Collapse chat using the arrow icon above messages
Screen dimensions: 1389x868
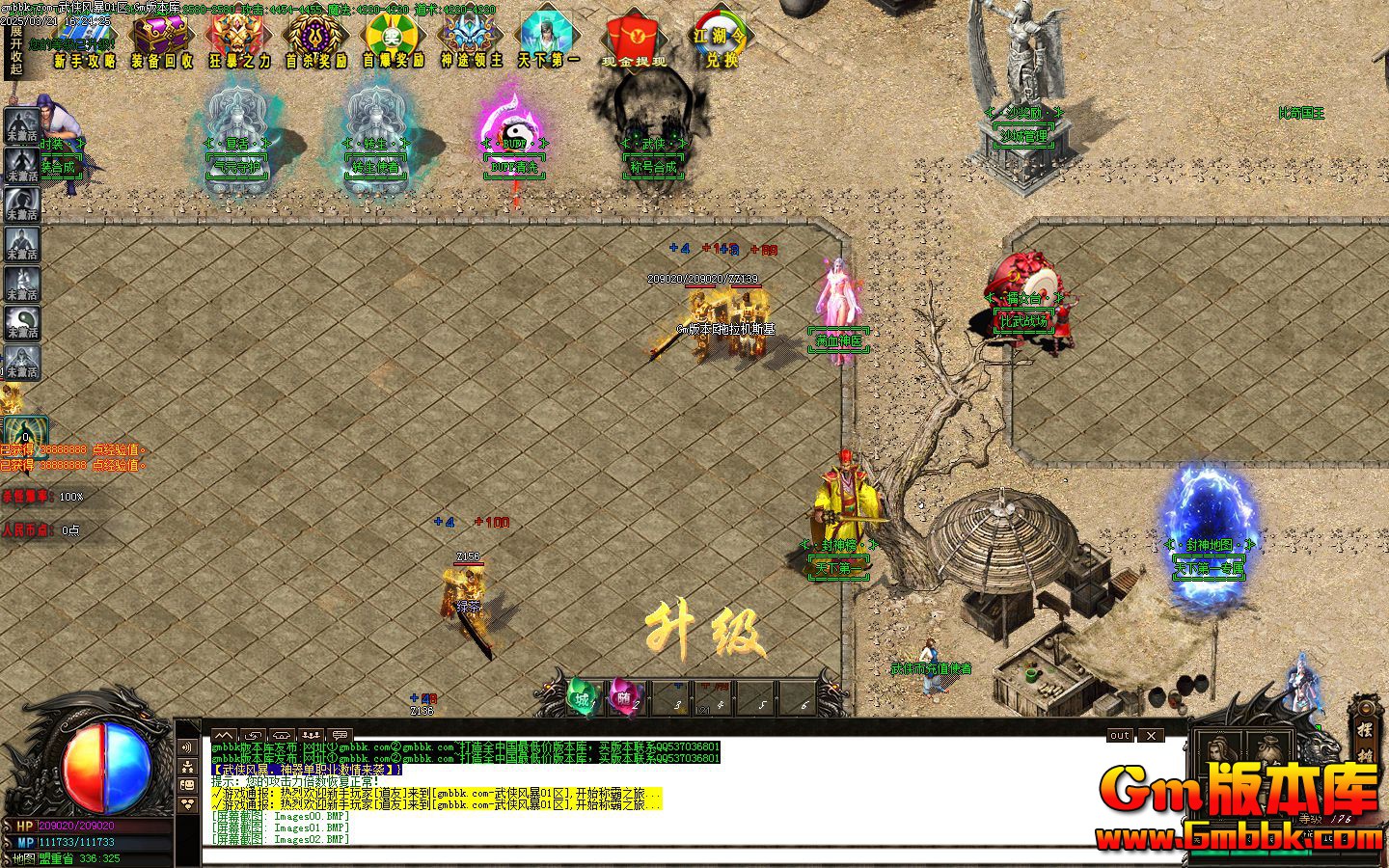pos(225,735)
